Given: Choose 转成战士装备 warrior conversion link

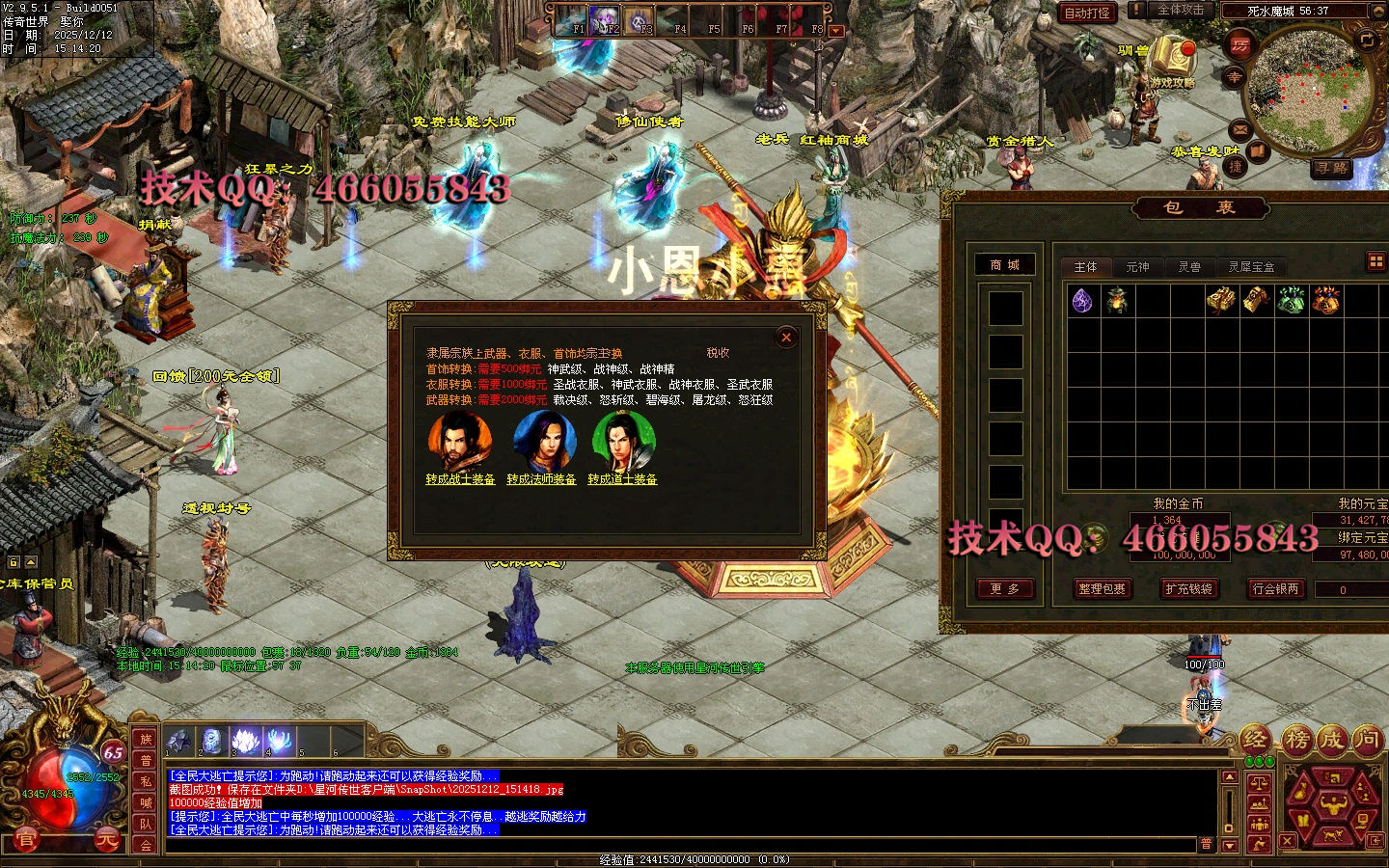Looking at the screenshot, I should point(460,479).
